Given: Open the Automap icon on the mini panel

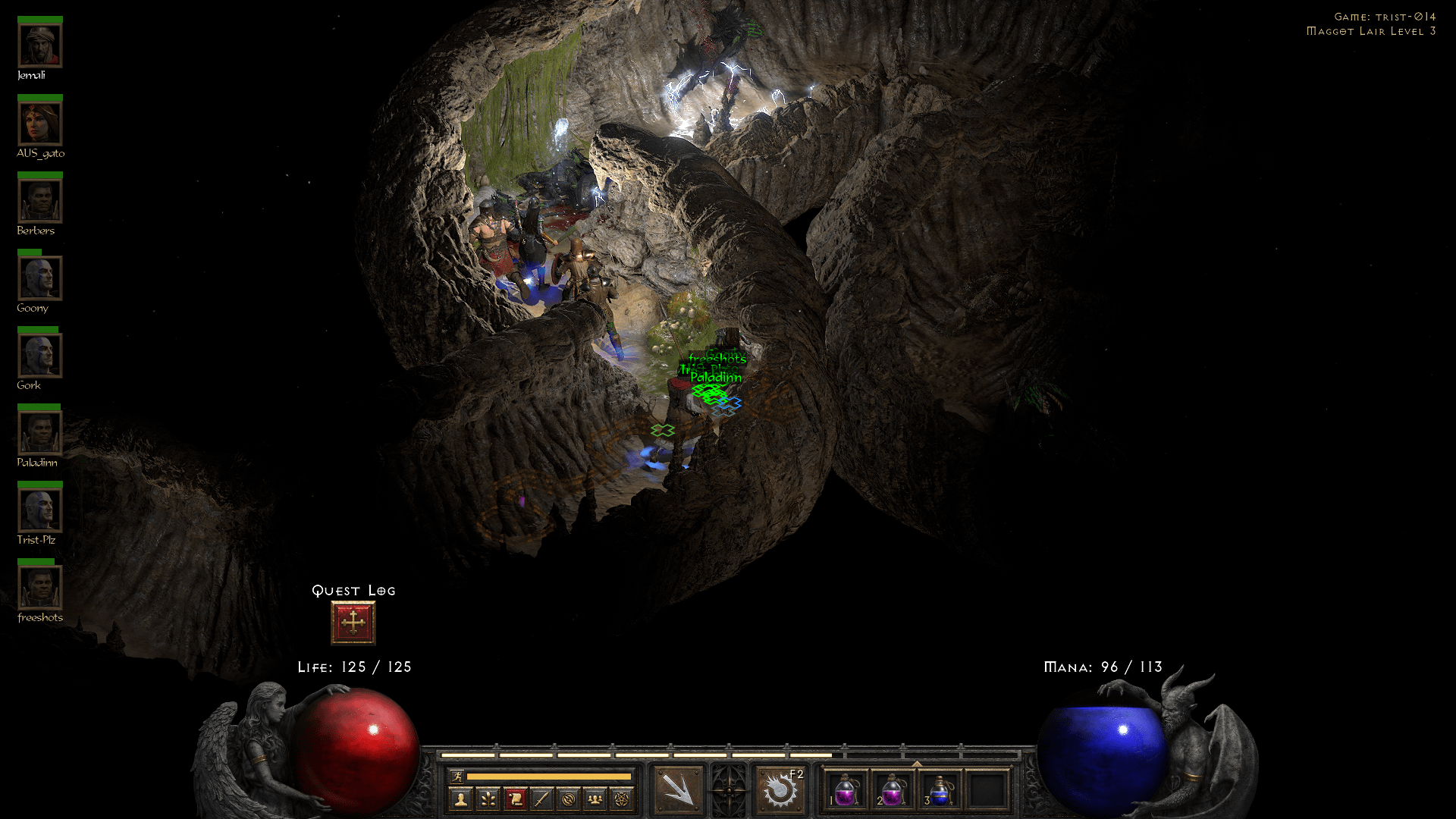Looking at the screenshot, I should 569,797.
